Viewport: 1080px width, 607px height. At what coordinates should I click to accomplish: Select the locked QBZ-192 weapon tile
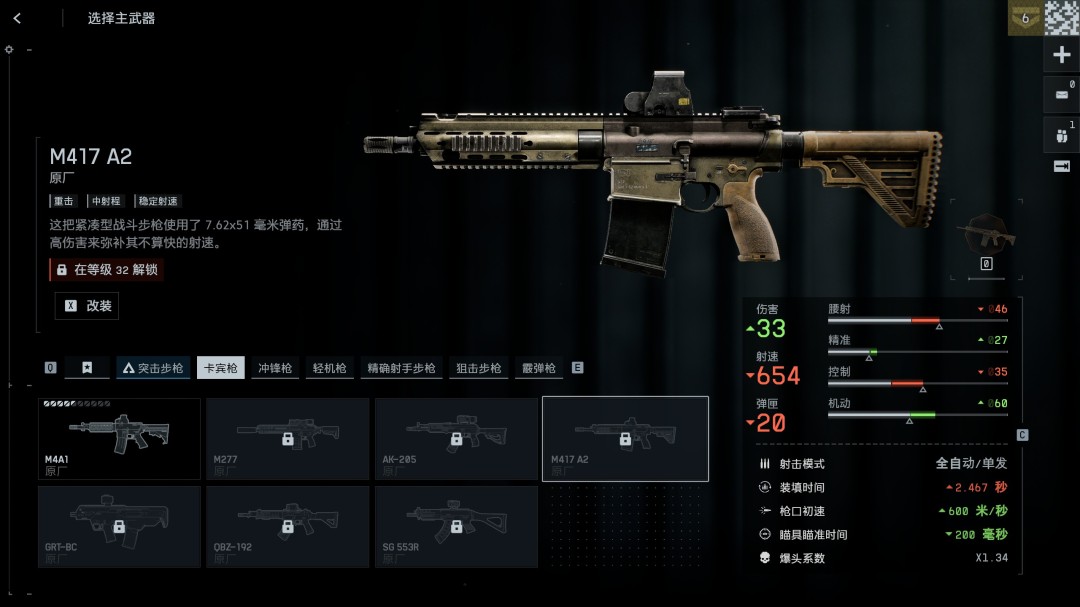pyautogui.click(x=287, y=526)
